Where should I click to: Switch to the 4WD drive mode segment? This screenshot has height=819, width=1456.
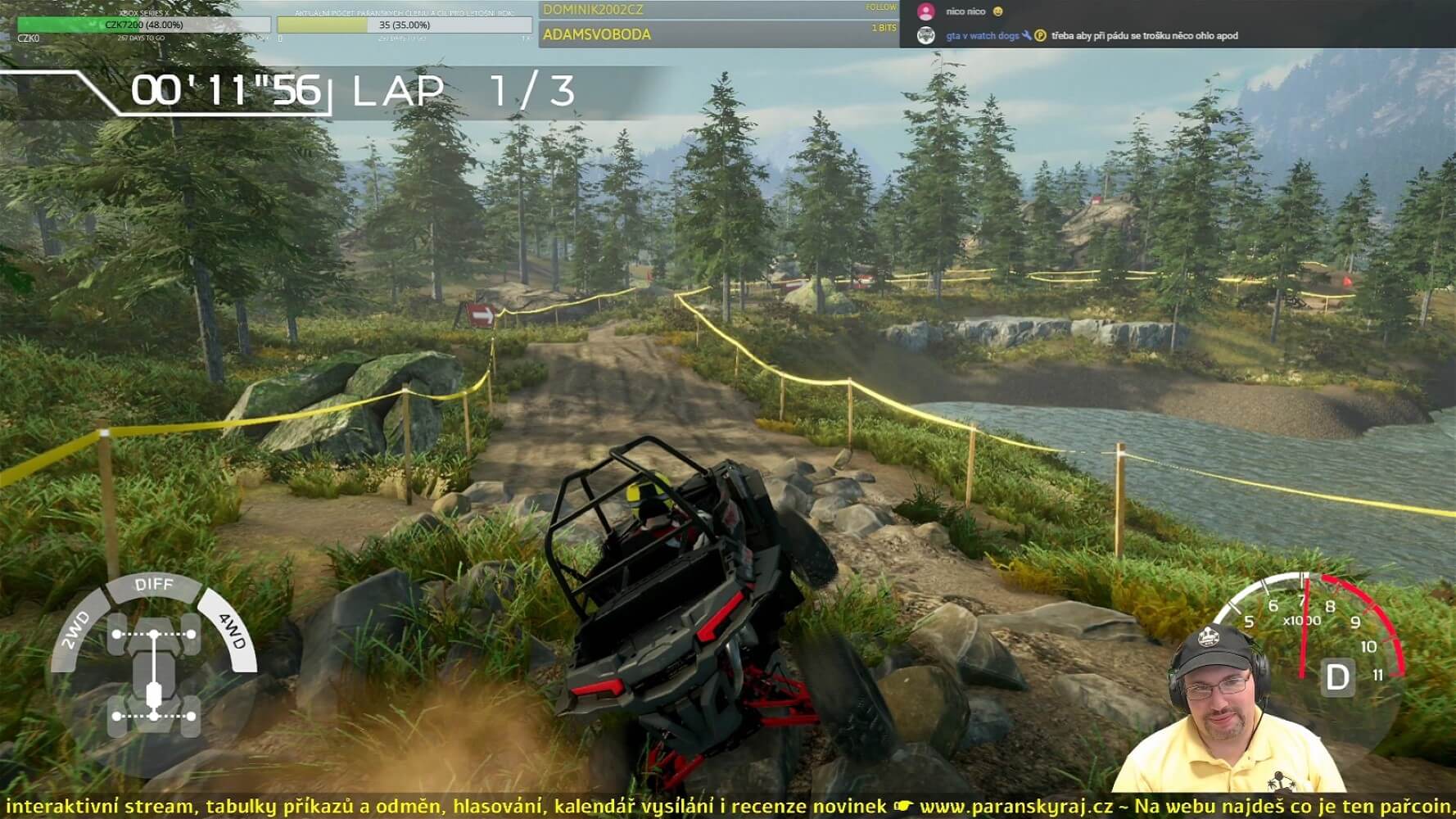coord(233,631)
